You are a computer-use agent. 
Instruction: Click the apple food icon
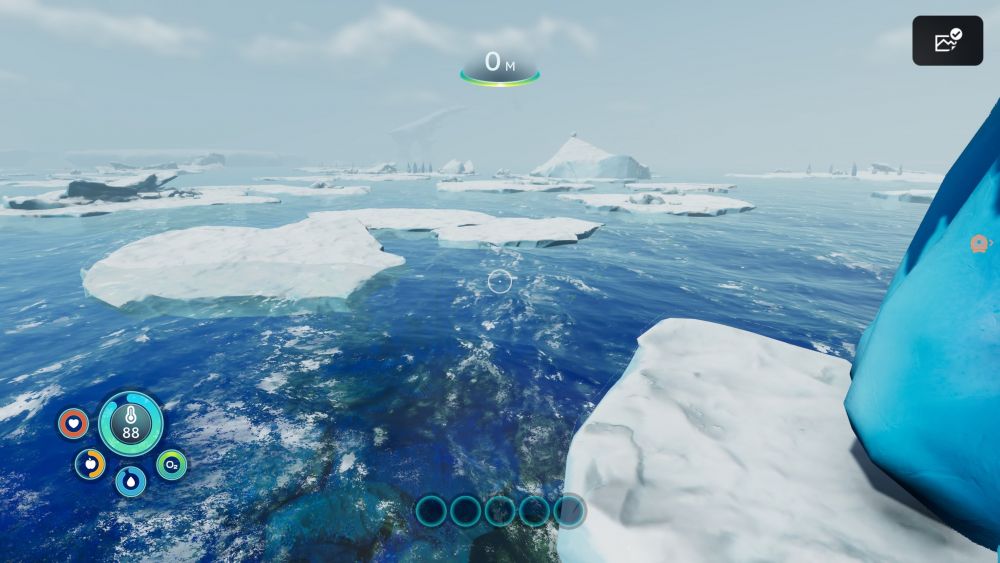pyautogui.click(x=90, y=463)
